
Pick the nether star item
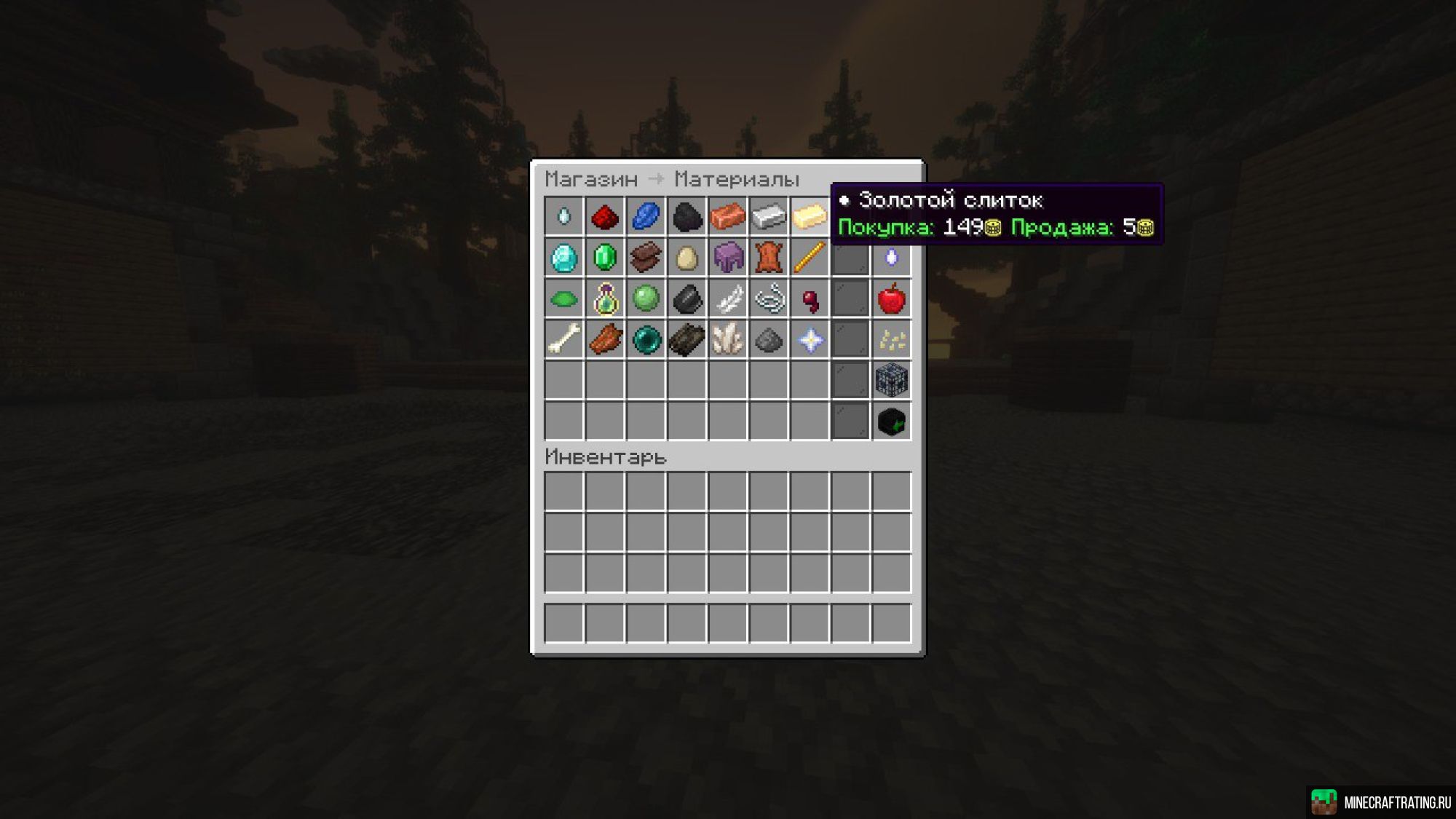pos(810,339)
